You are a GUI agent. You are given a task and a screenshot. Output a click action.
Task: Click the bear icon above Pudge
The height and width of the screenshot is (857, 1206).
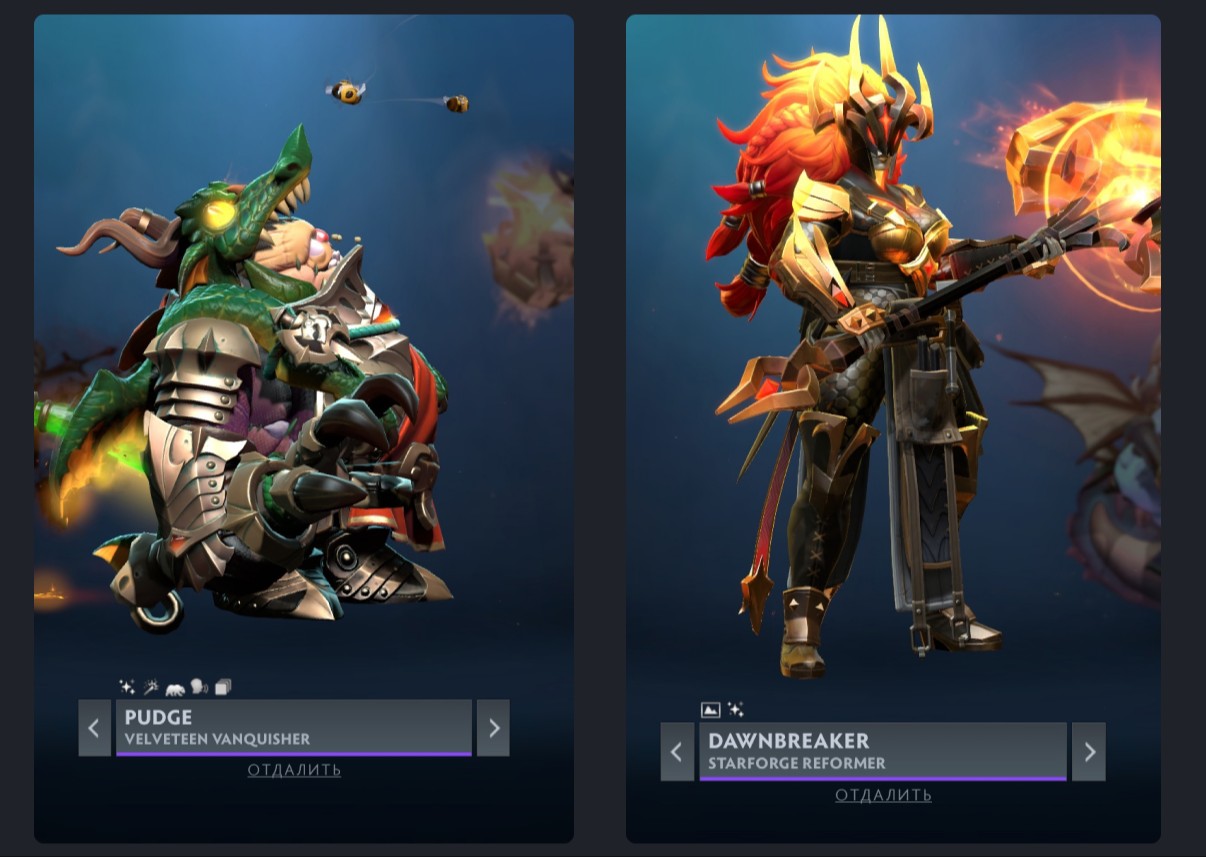[175, 687]
